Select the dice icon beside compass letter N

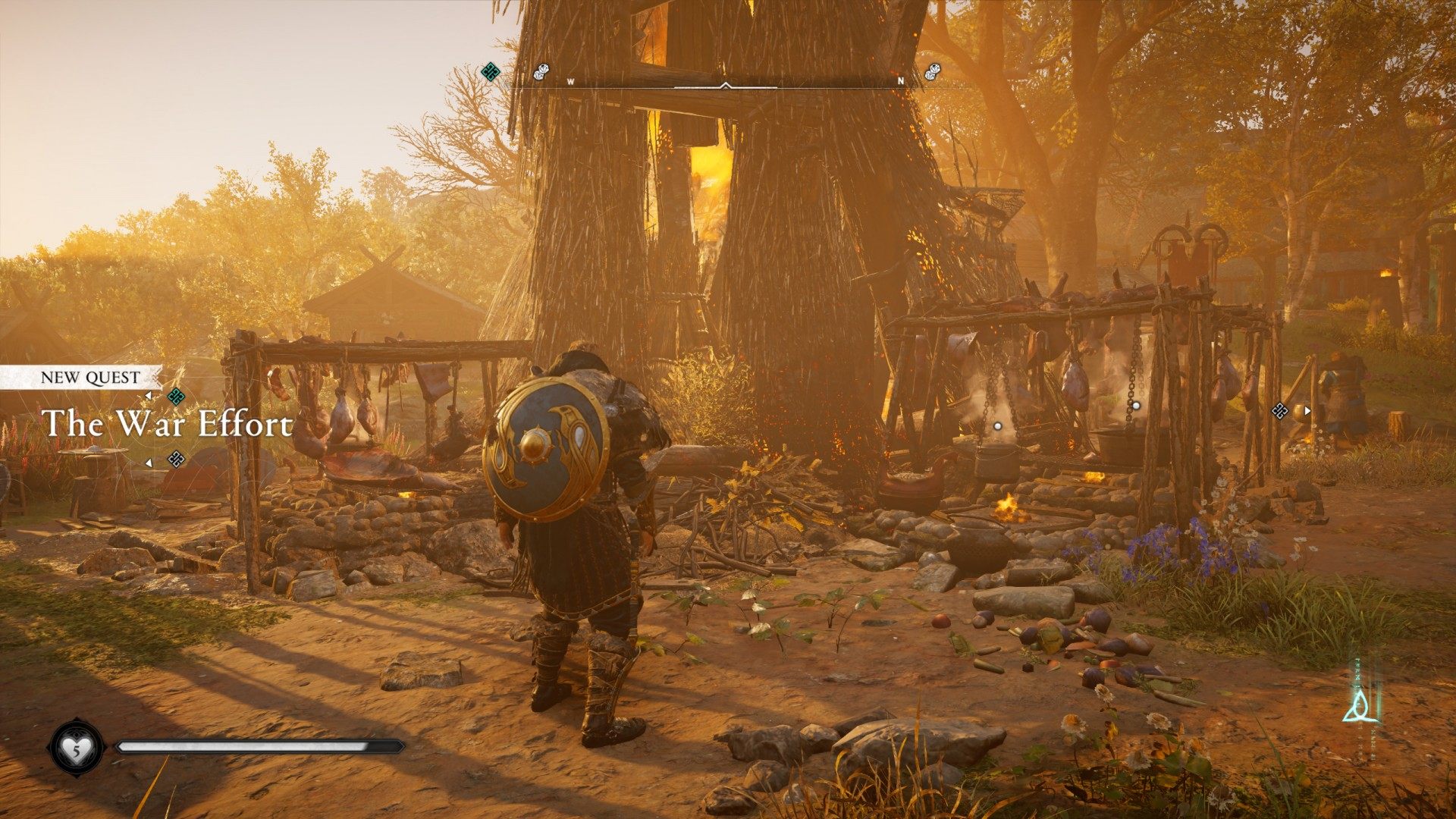[x=933, y=72]
